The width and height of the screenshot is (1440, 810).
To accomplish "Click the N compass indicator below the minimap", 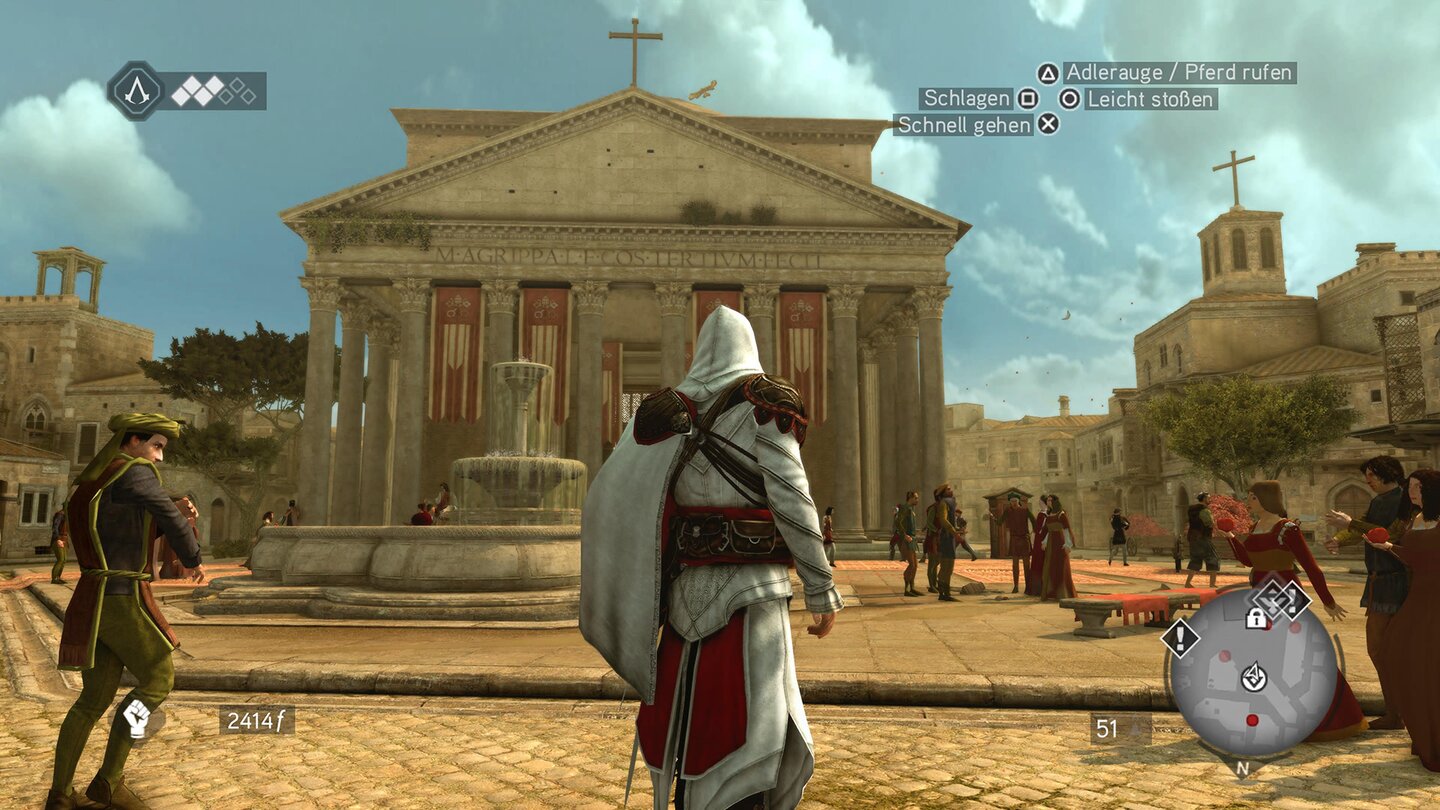I will (x=1242, y=769).
